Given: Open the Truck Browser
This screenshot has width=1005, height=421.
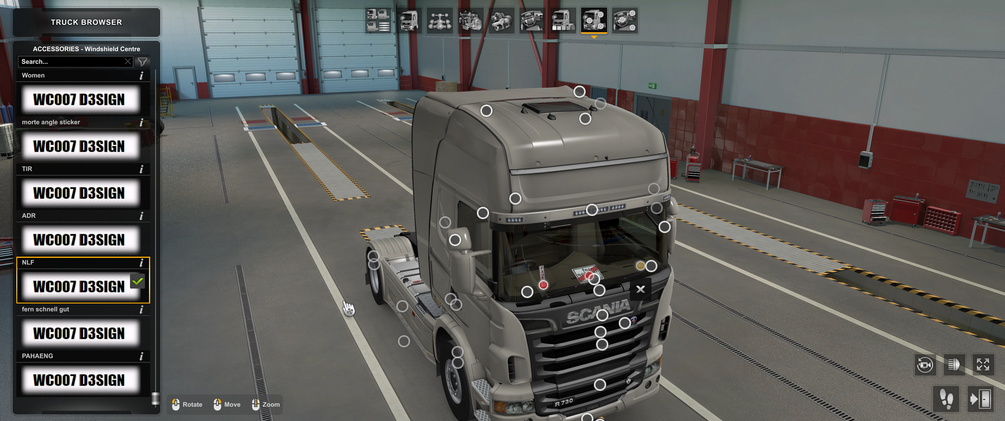Looking at the screenshot, I should tap(86, 22).
